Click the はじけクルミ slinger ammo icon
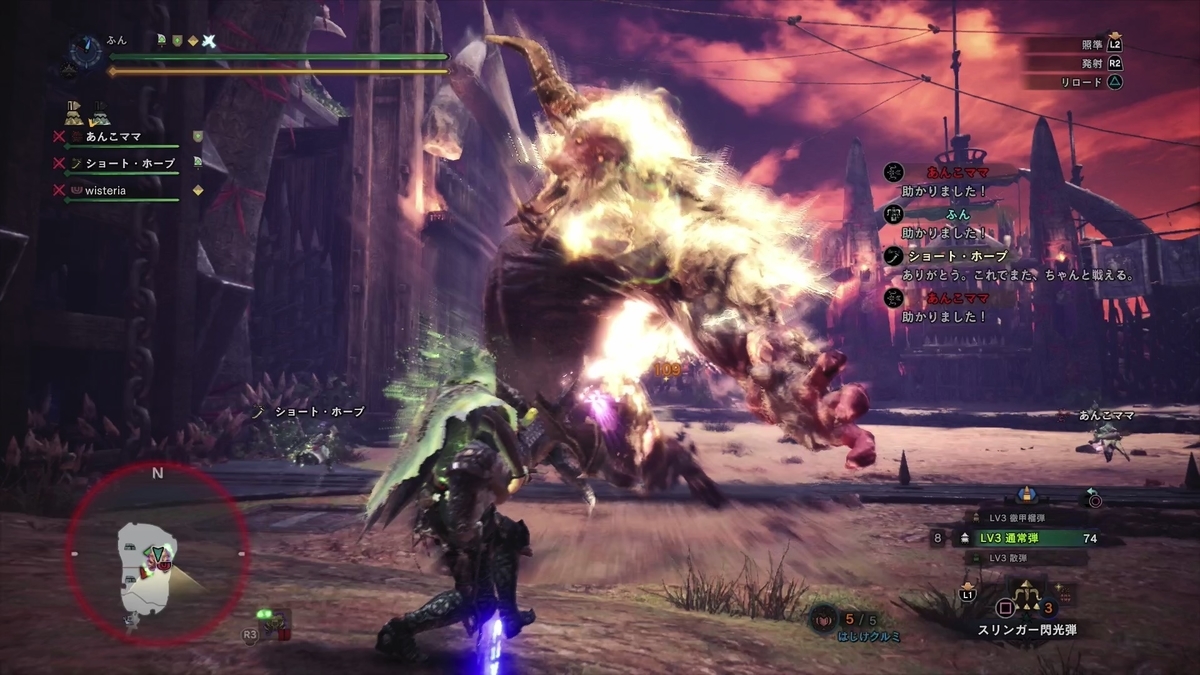Viewport: 1200px width, 675px height. click(x=824, y=620)
